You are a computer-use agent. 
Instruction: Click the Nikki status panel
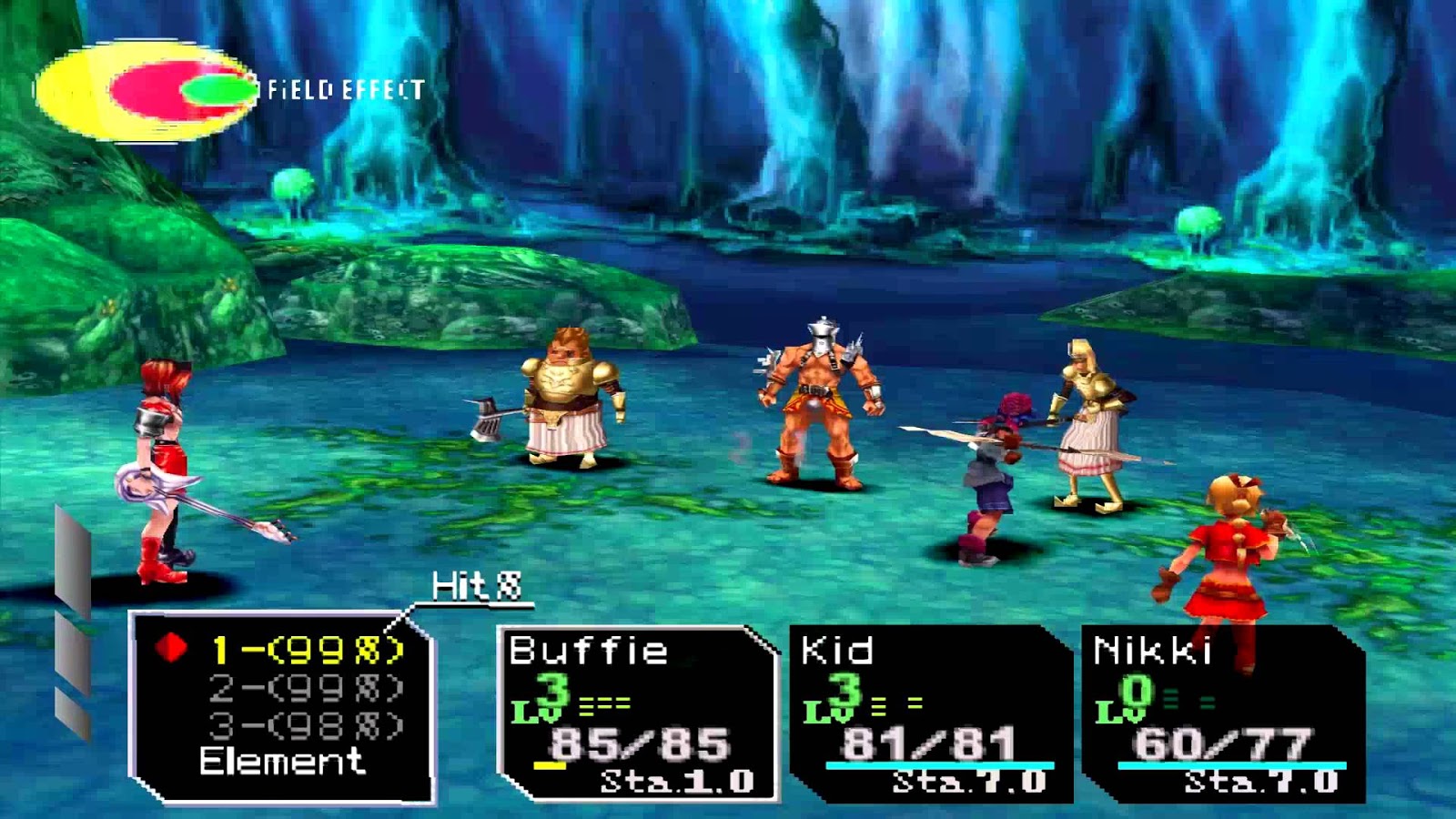coord(1201,710)
